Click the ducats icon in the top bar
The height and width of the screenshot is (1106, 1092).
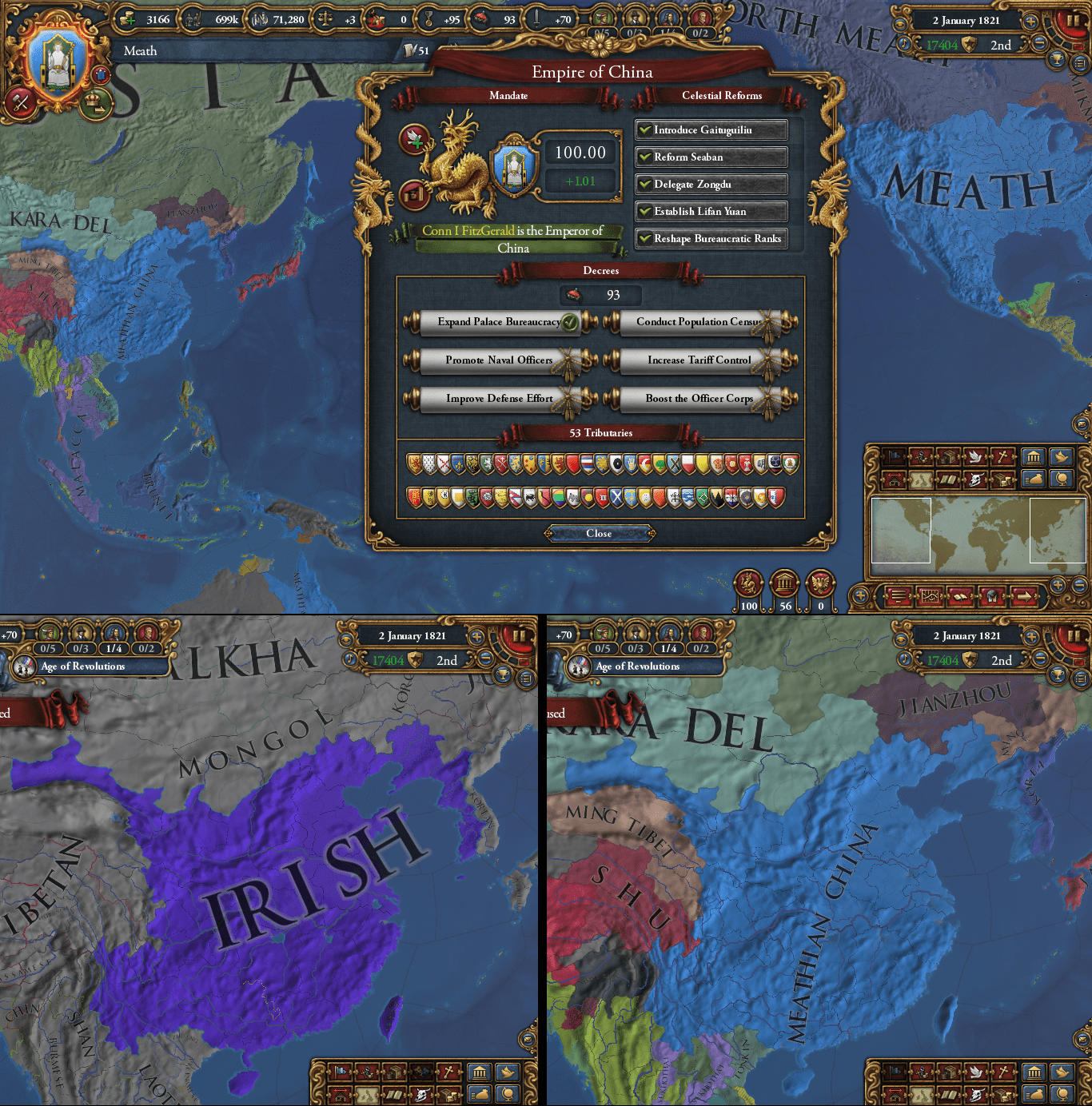click(x=126, y=18)
